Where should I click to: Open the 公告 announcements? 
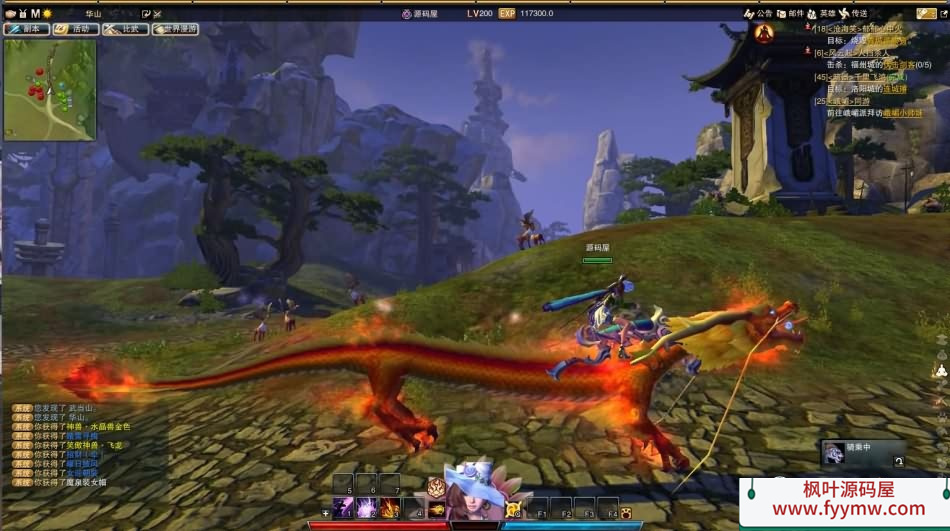(x=759, y=13)
